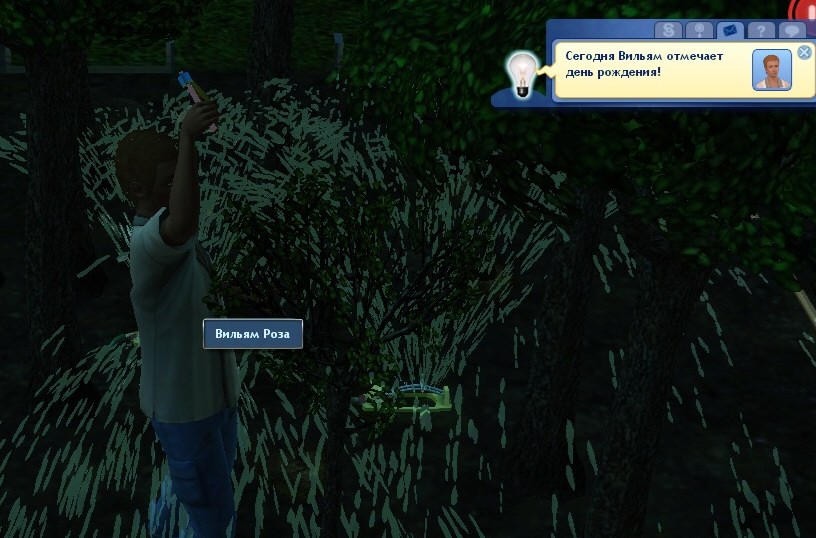Click the light bulb notification icon
This screenshot has height=538, width=816.
[x=520, y=74]
